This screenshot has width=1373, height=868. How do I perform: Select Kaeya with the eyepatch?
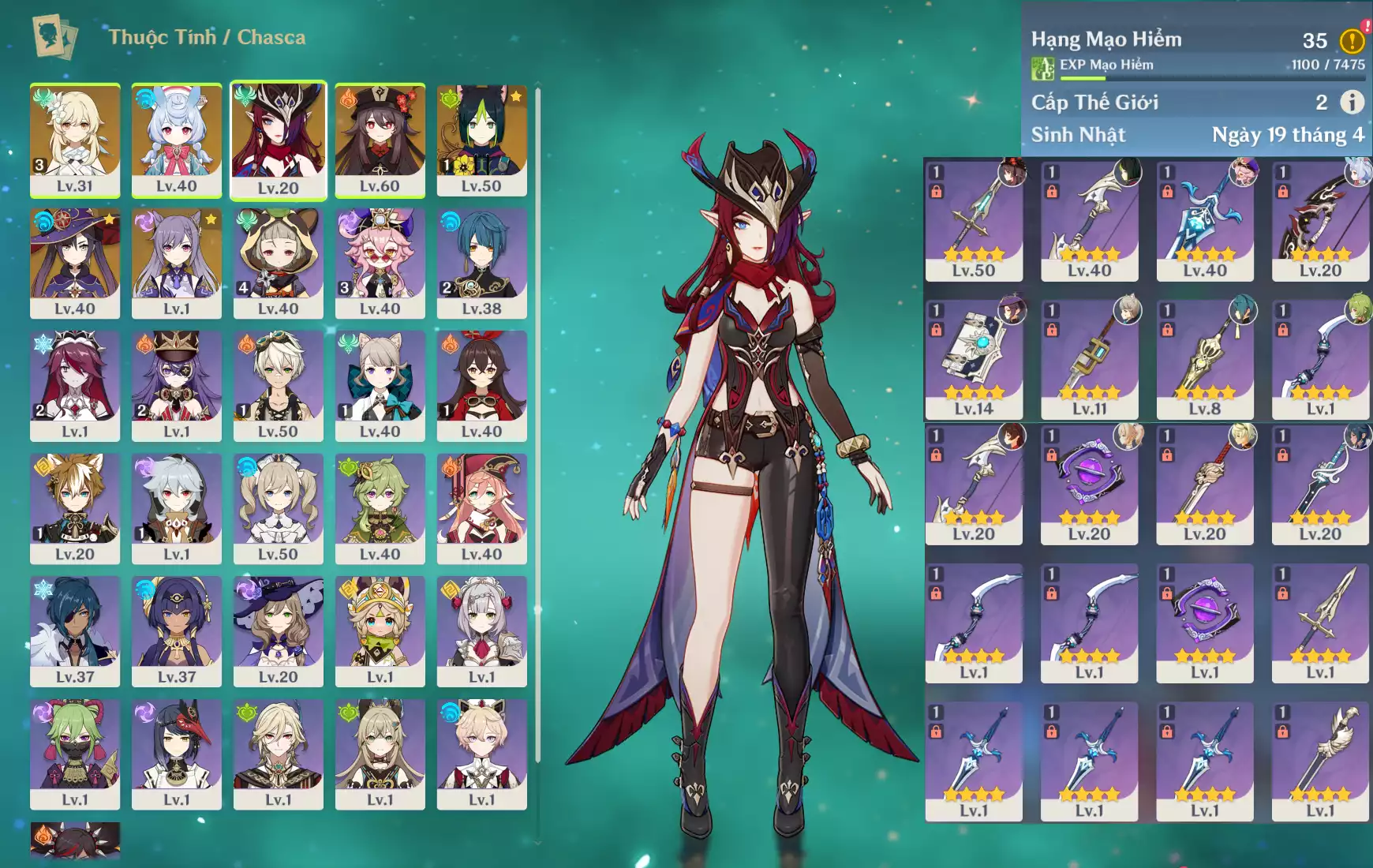(75, 630)
